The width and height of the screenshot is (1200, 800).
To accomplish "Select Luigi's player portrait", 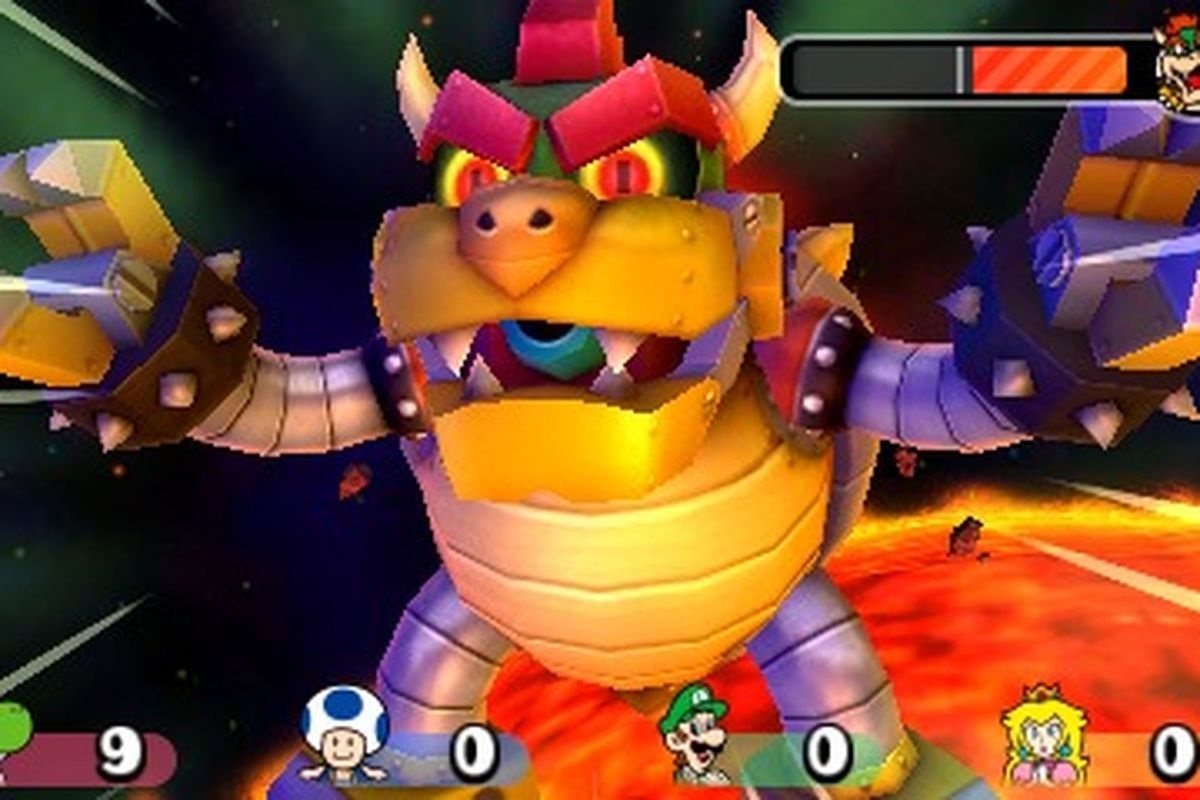I will [697, 737].
